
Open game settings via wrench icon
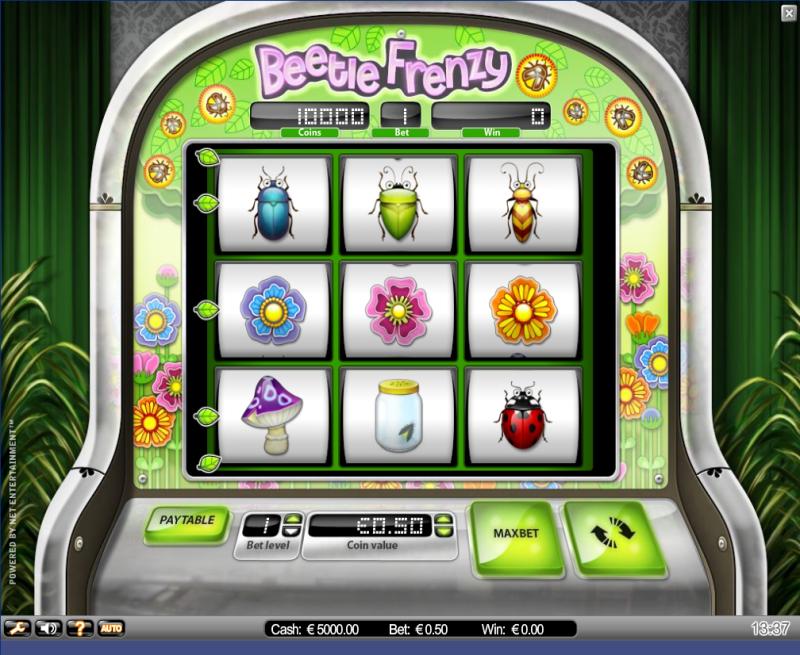click(19, 628)
